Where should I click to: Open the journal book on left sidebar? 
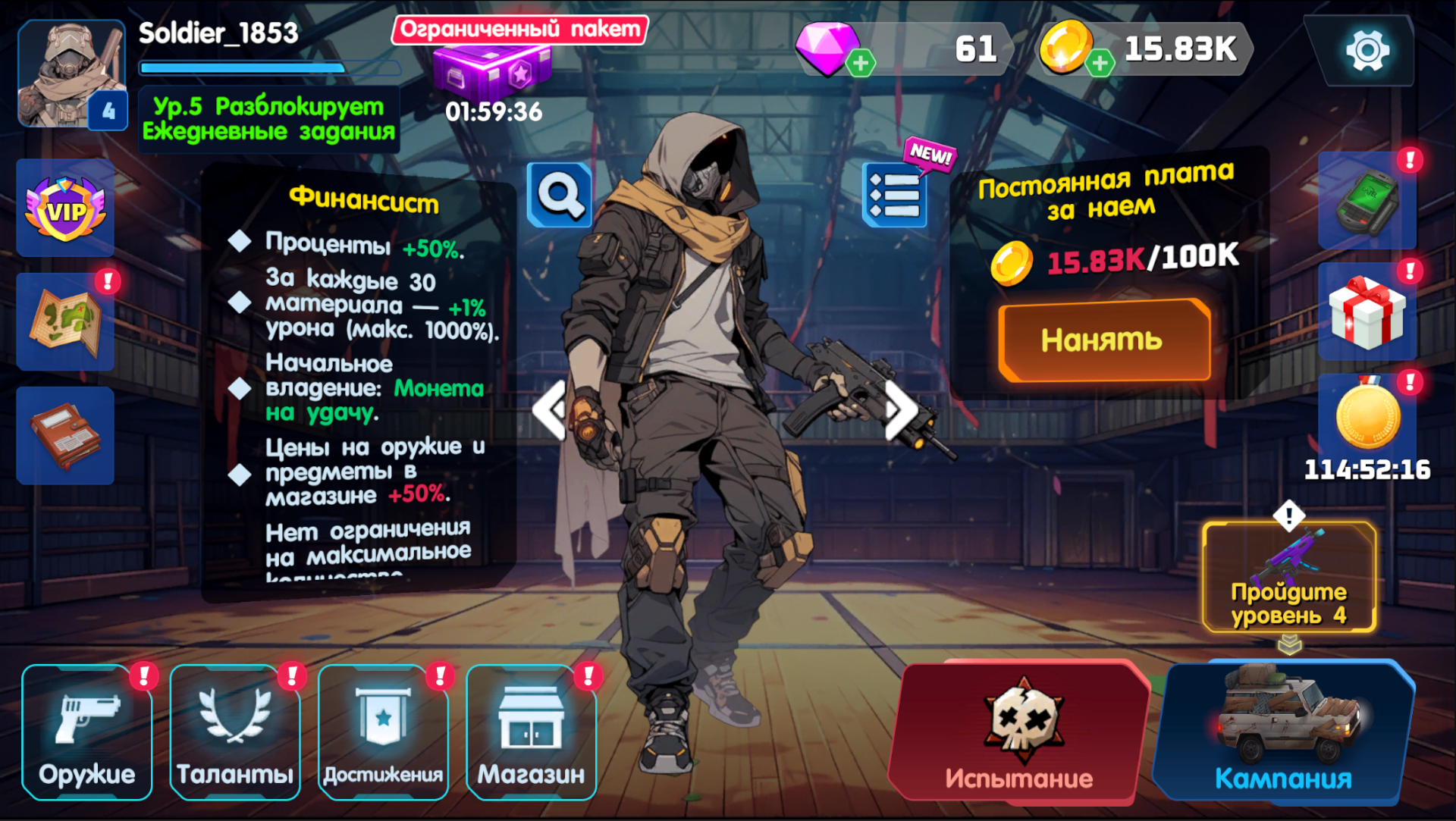(x=64, y=436)
